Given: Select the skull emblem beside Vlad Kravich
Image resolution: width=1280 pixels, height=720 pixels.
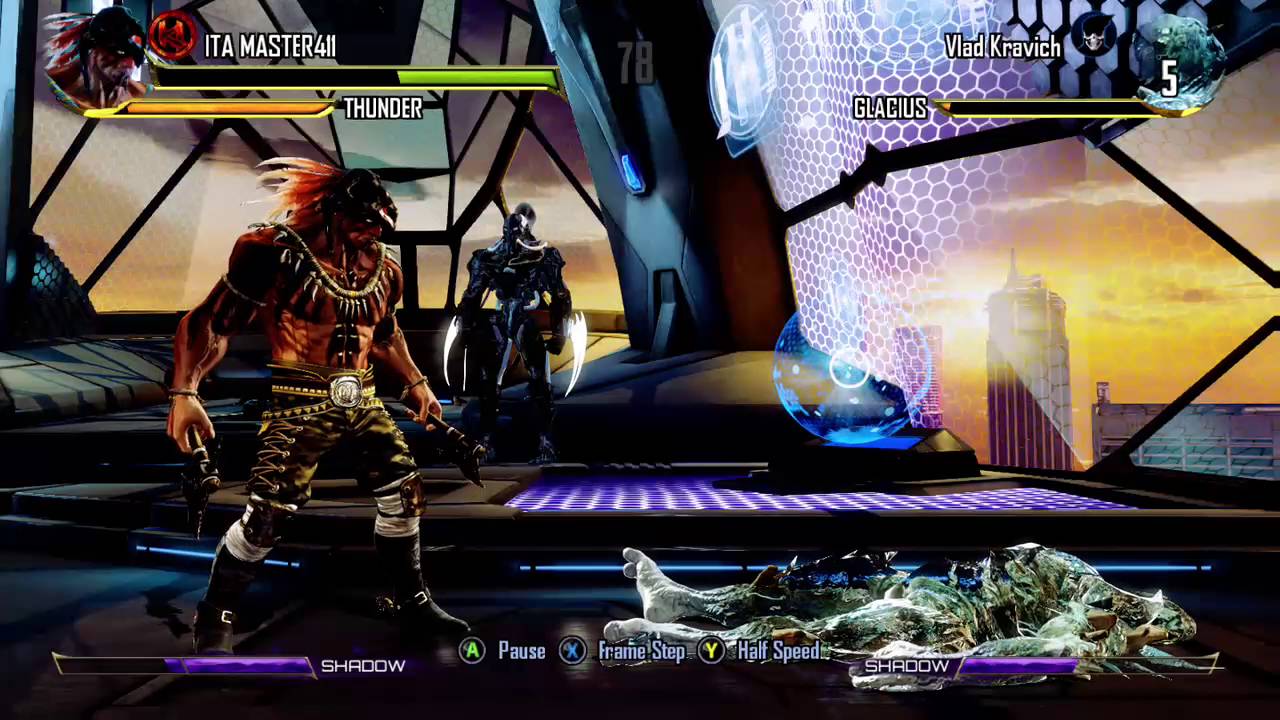Looking at the screenshot, I should coord(1092,36).
